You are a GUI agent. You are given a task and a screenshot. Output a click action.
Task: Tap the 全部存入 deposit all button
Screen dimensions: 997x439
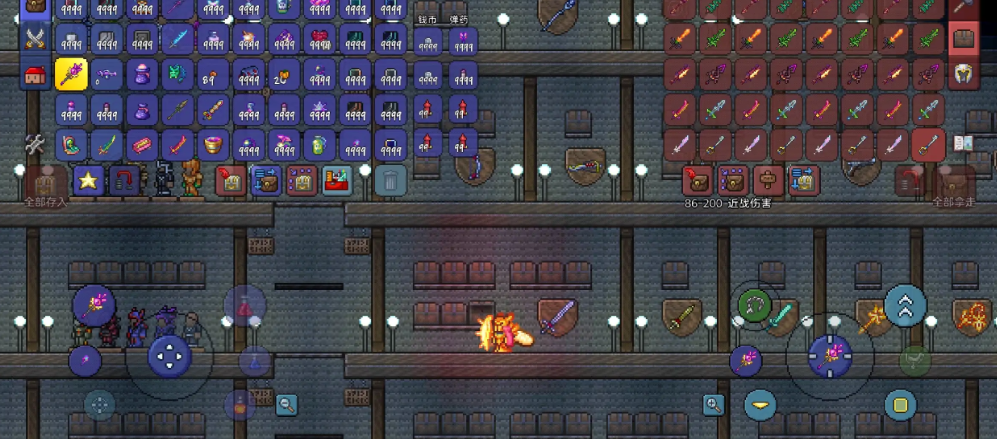coord(46,185)
